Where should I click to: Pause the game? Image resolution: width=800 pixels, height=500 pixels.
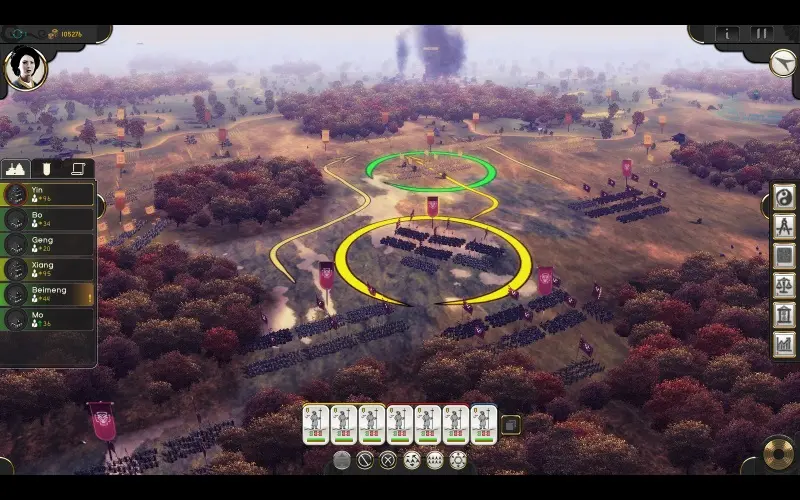762,33
